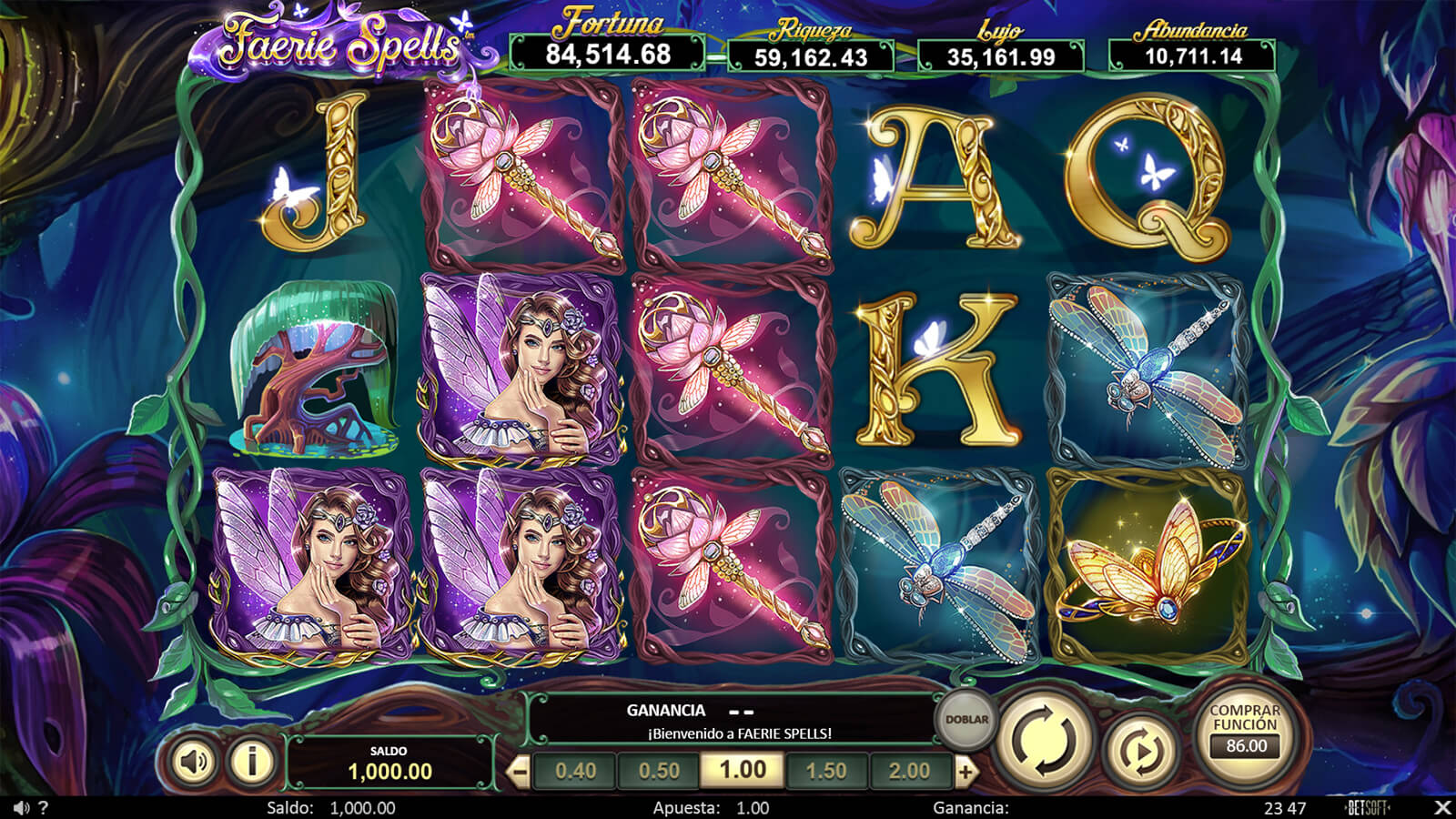Click the Doblar double-up button
1456x819 pixels.
[966, 719]
